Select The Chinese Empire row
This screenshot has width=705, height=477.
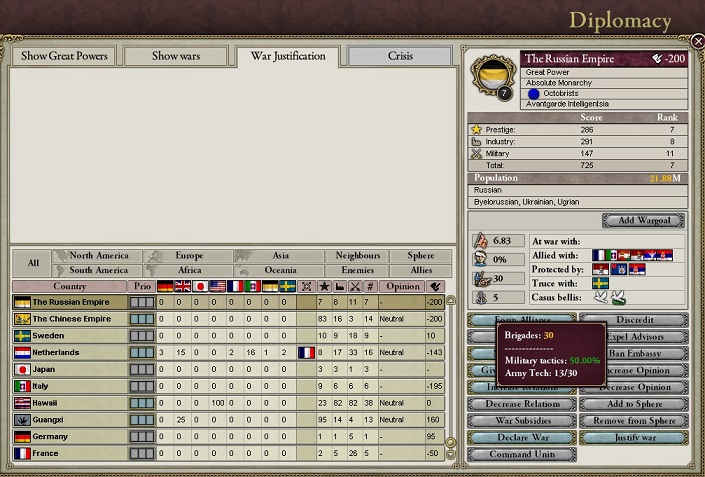[70, 319]
